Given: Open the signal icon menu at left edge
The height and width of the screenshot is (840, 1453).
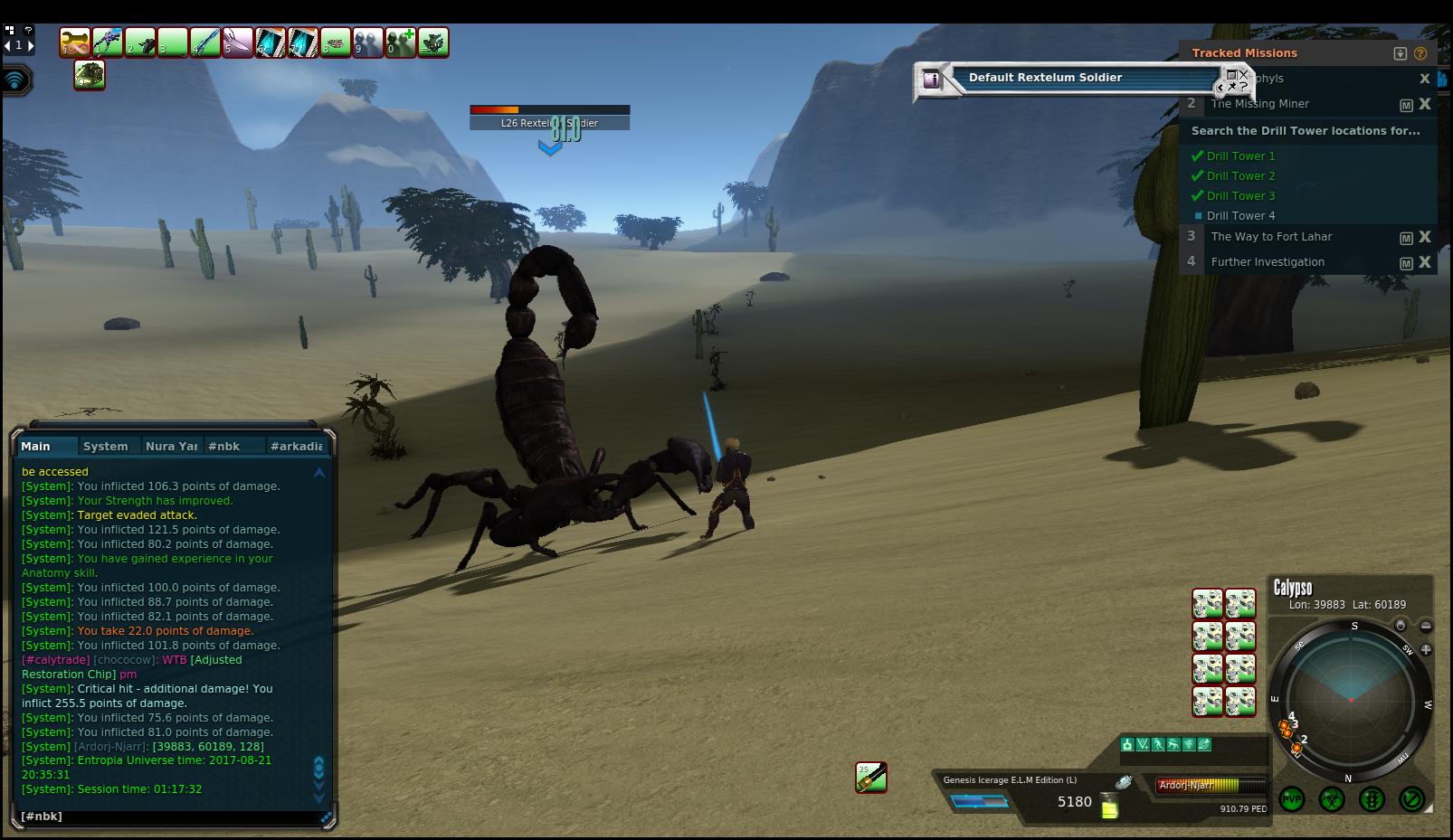Looking at the screenshot, I should point(15,80).
